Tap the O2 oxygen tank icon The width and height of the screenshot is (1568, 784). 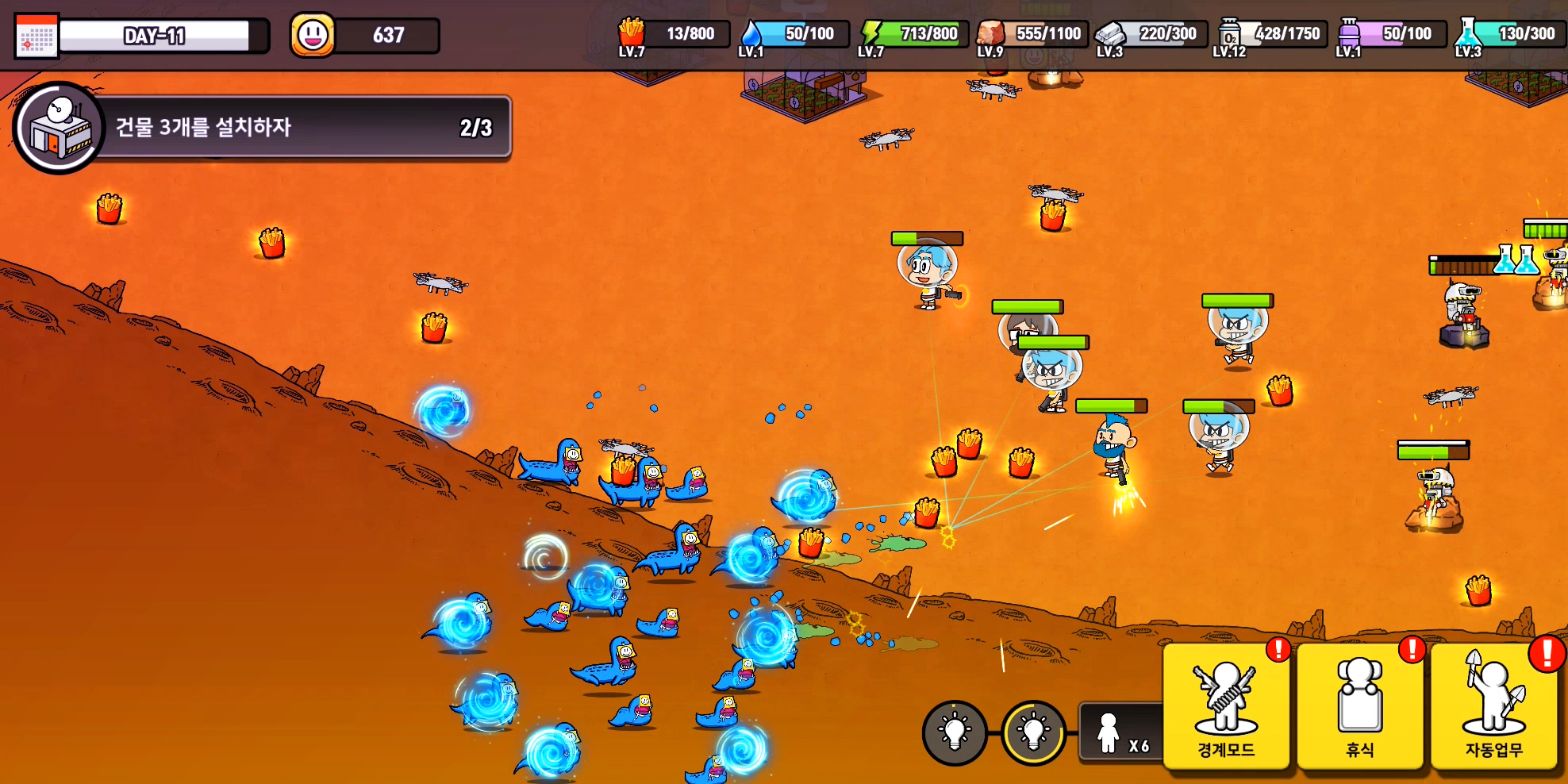tap(1229, 33)
